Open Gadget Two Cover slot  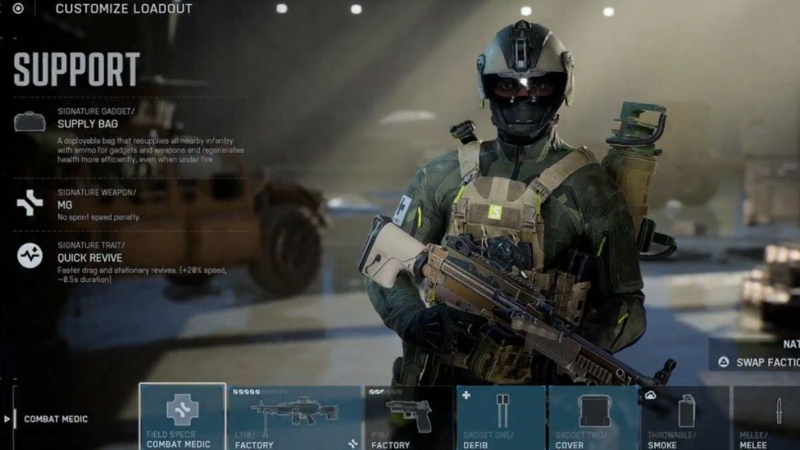(593, 417)
